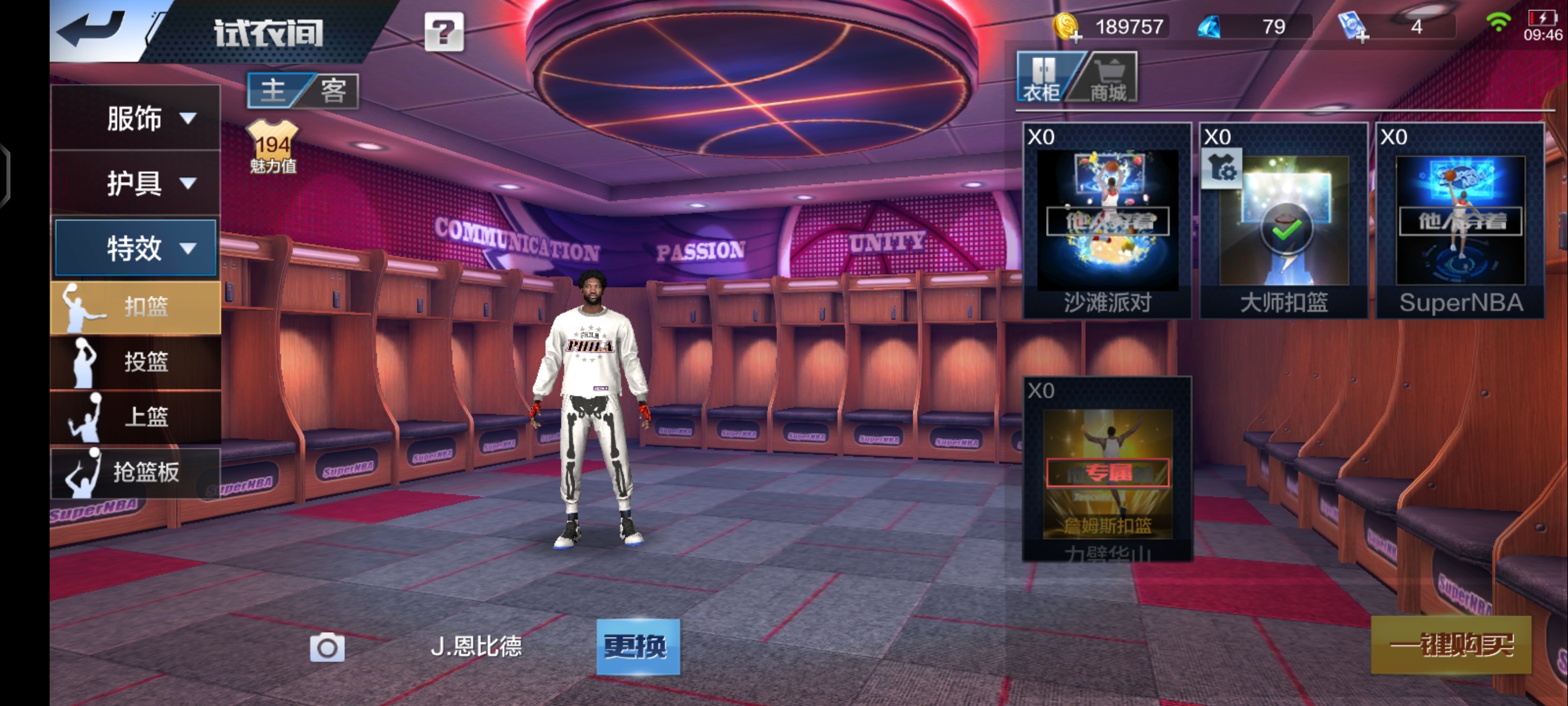The image size is (1568, 706).
Task: Open the question mark help button
Action: [x=444, y=31]
